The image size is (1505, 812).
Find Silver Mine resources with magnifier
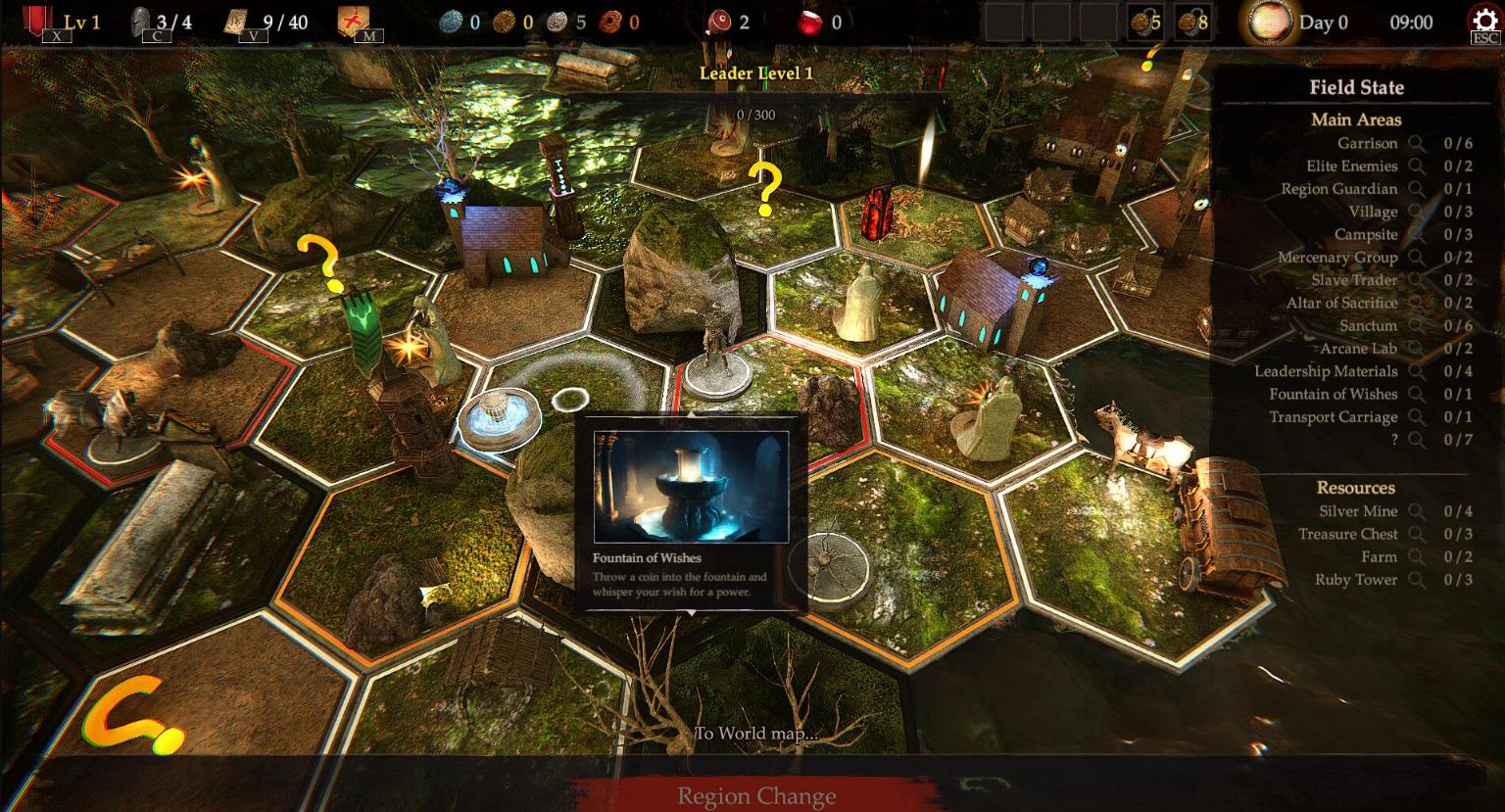click(1417, 511)
